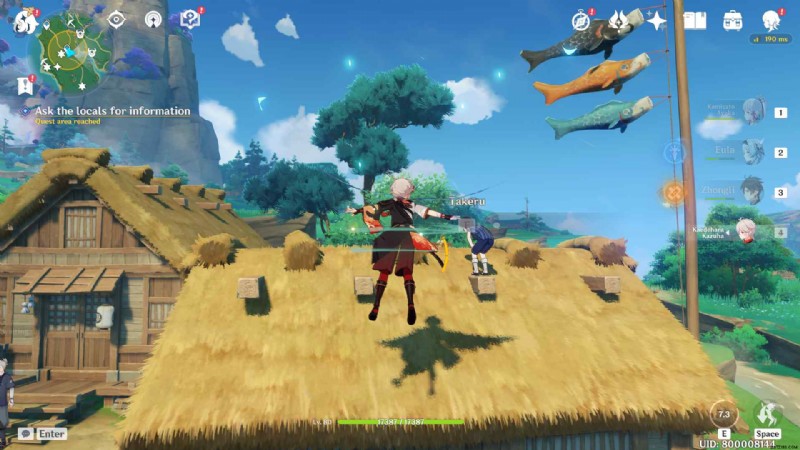
Task: Open the character screen icon
Action: click(771, 20)
